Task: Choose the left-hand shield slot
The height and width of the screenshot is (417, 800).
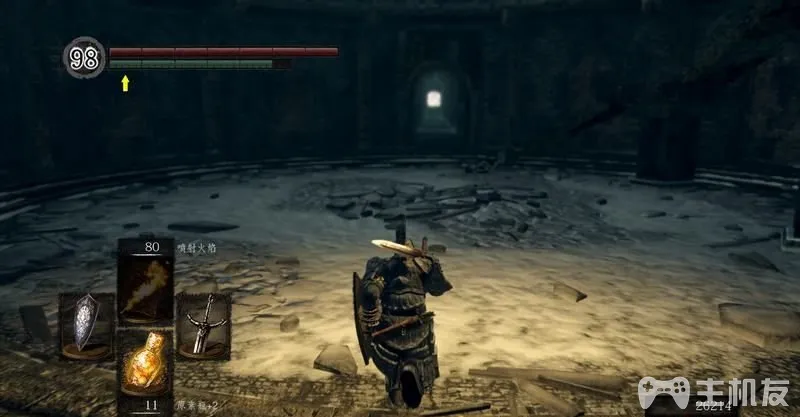Action: tap(87, 324)
